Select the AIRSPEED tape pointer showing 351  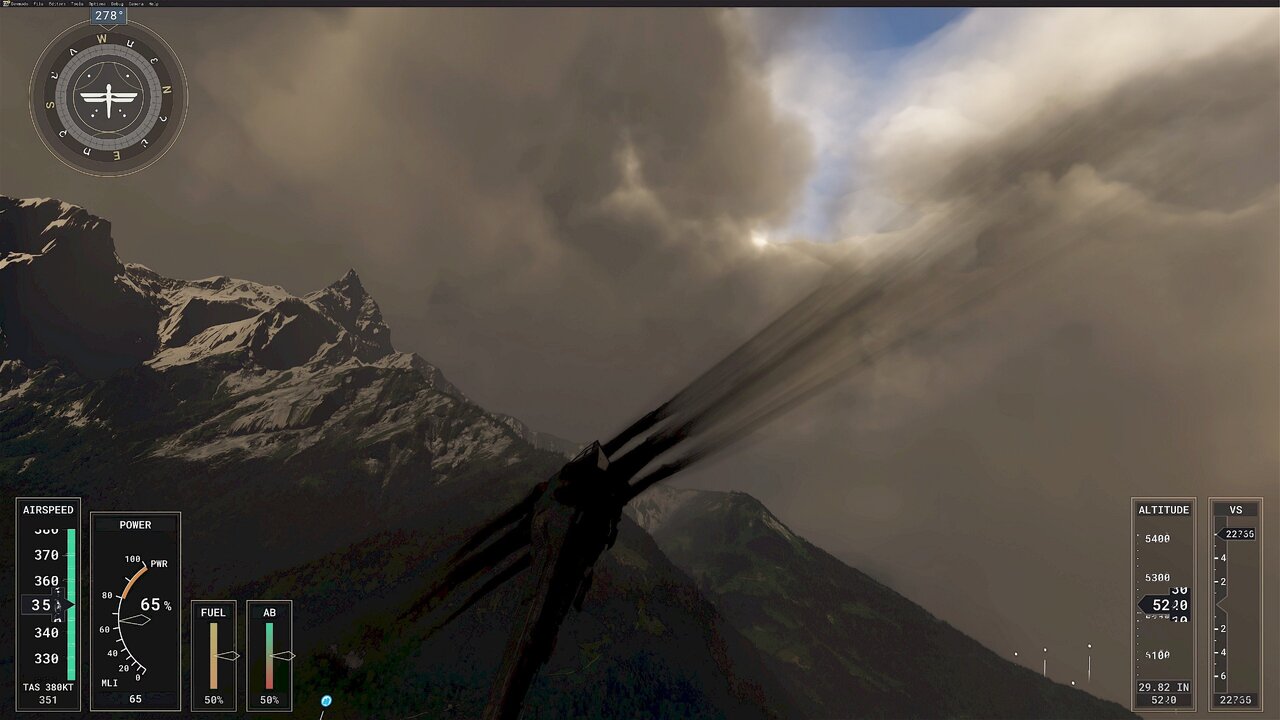[45, 604]
